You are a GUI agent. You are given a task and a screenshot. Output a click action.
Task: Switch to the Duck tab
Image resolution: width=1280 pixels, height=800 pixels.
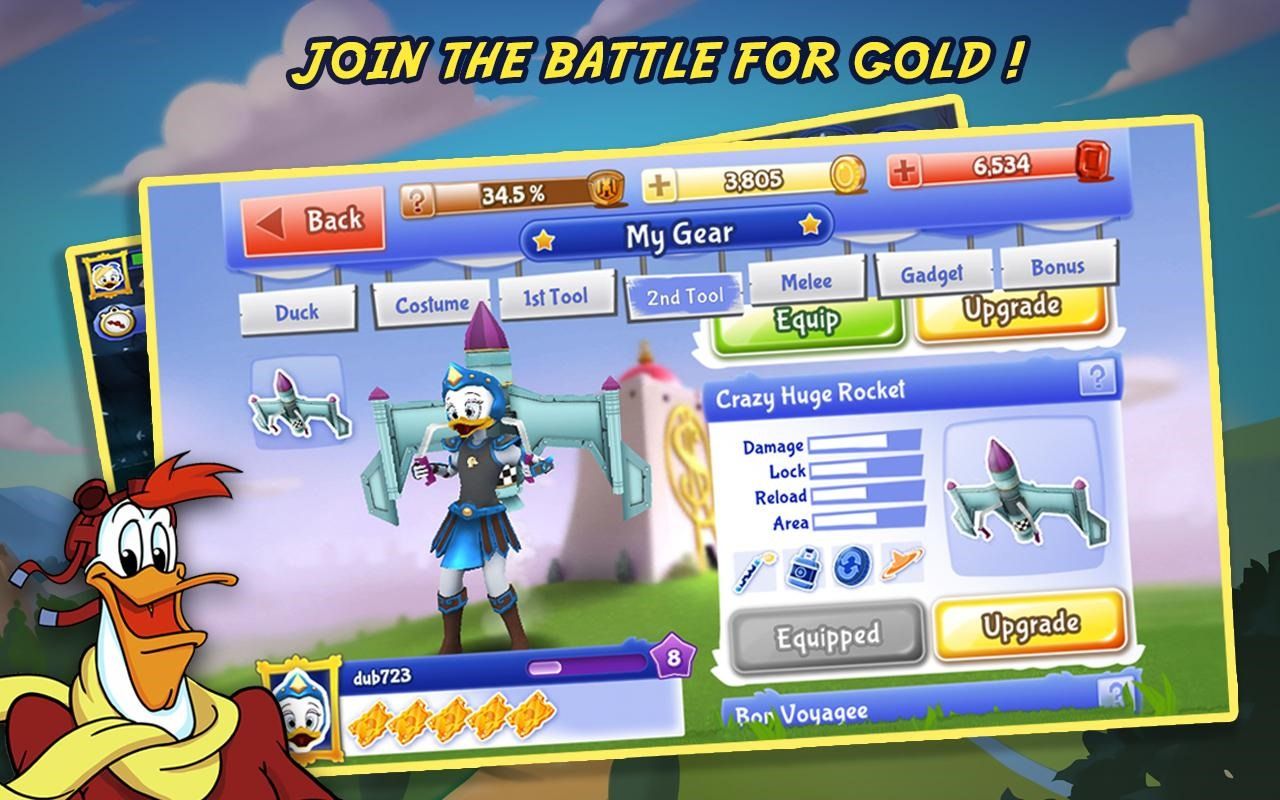pos(298,311)
